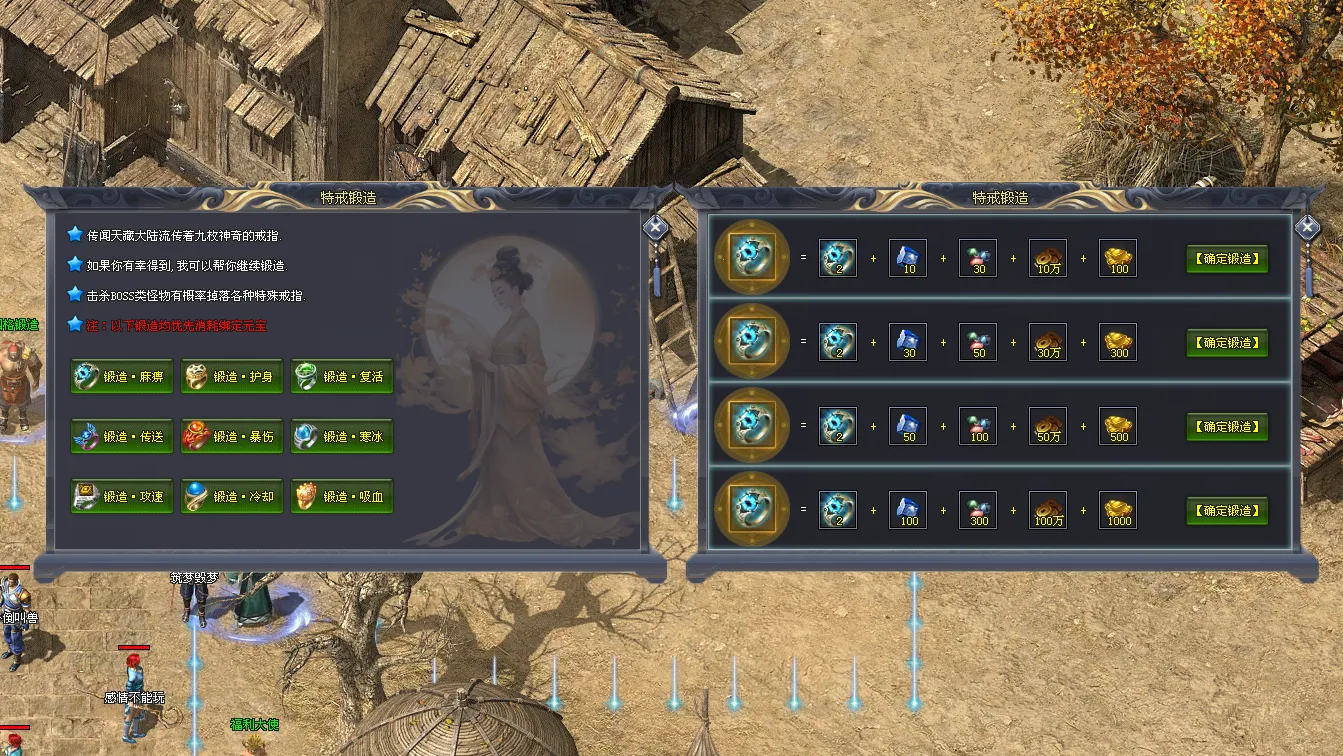The width and height of the screenshot is (1343, 756).
Task: Close the forging recipe panel with 确定锻造 buttons
Action: coord(1308,227)
